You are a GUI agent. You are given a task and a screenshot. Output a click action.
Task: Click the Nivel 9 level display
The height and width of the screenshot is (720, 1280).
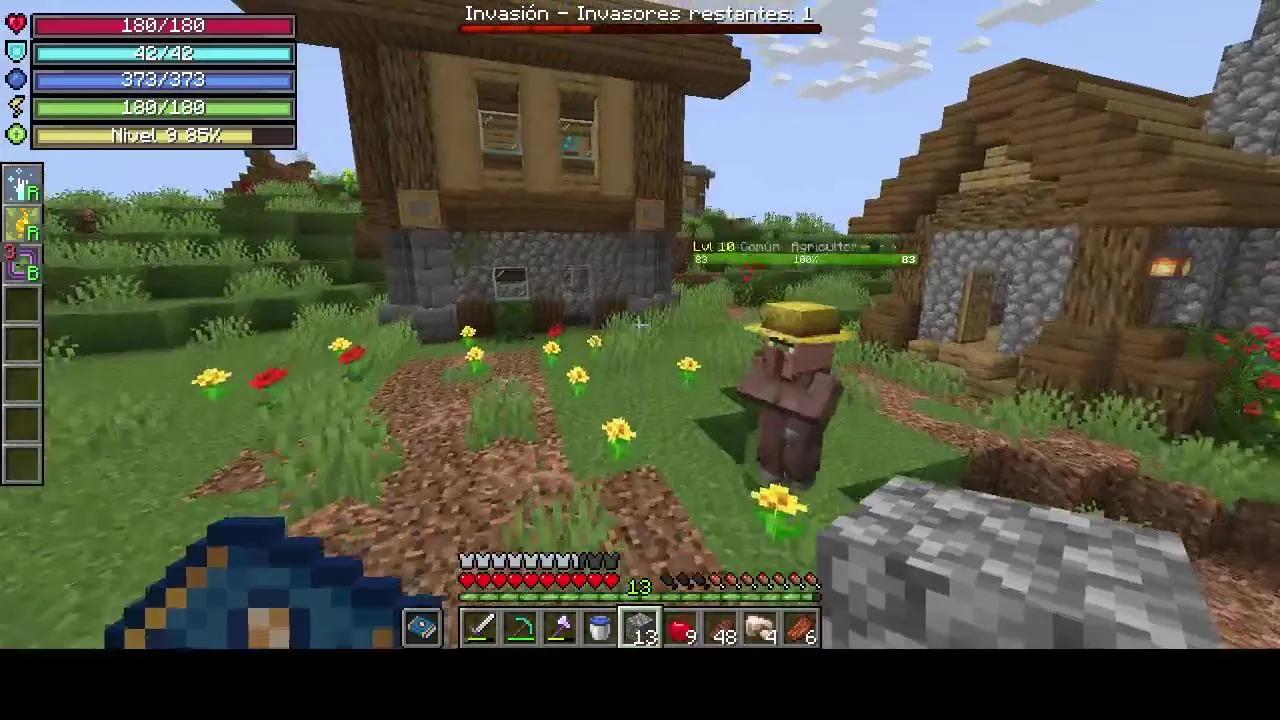pyautogui.click(x=163, y=135)
